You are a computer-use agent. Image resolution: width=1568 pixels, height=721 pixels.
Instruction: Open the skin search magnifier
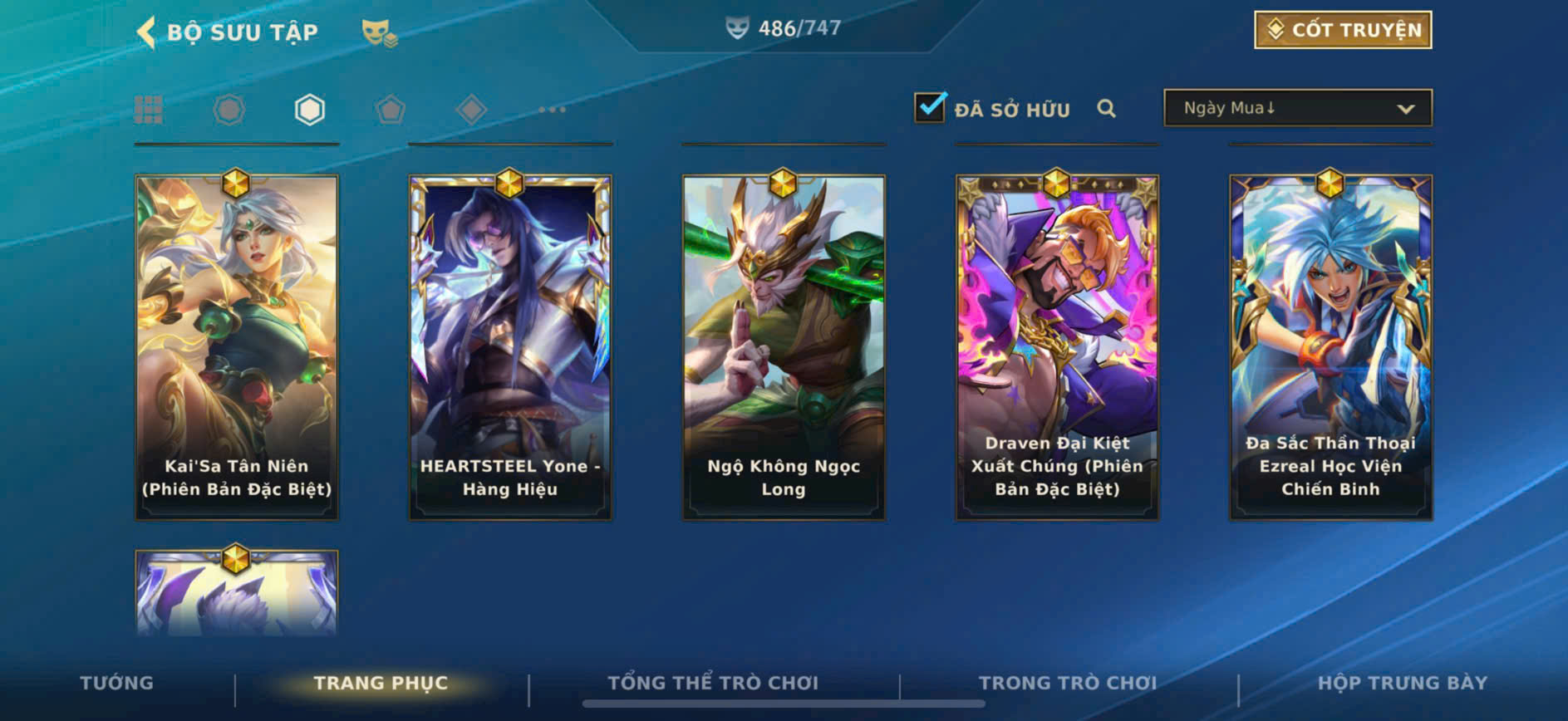click(x=1106, y=109)
